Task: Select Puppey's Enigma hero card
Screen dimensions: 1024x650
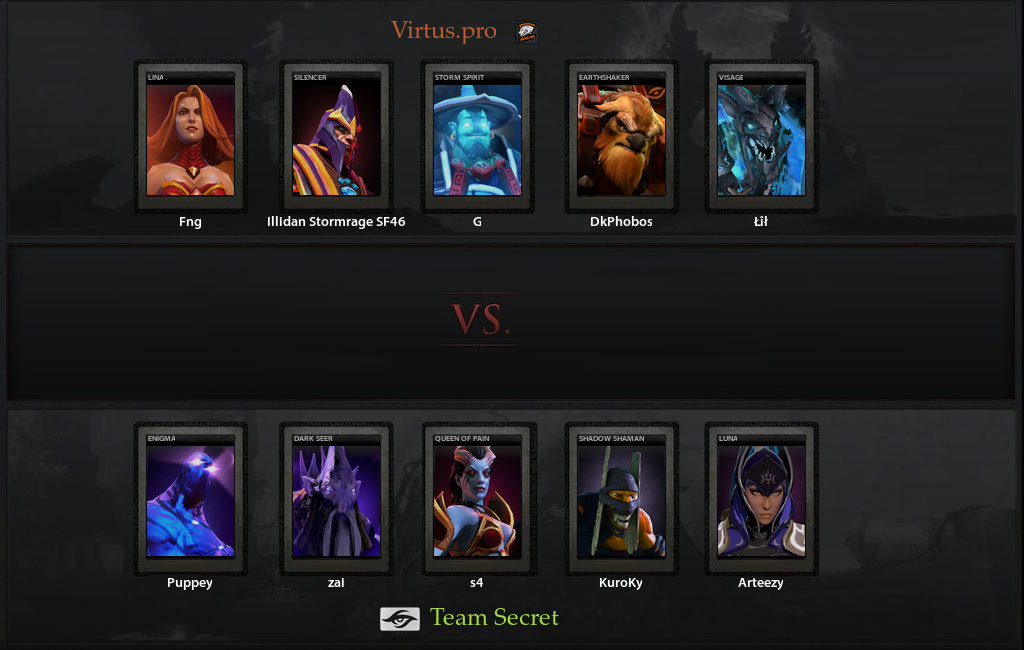Action: click(x=190, y=500)
